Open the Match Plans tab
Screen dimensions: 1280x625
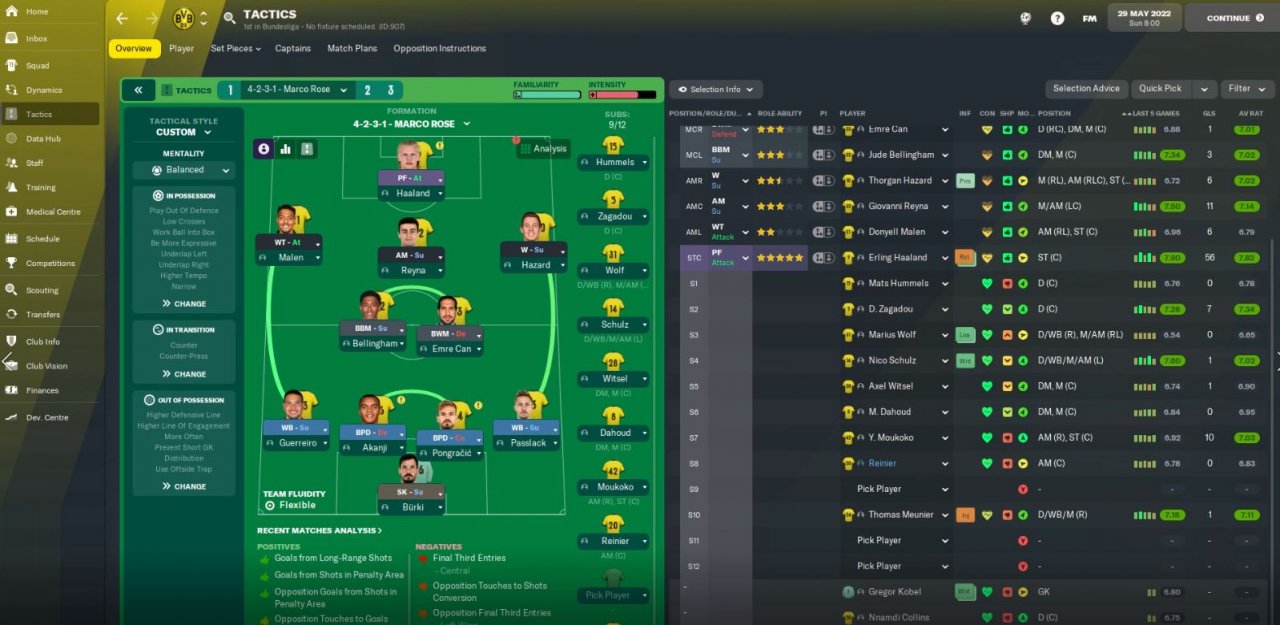click(352, 48)
